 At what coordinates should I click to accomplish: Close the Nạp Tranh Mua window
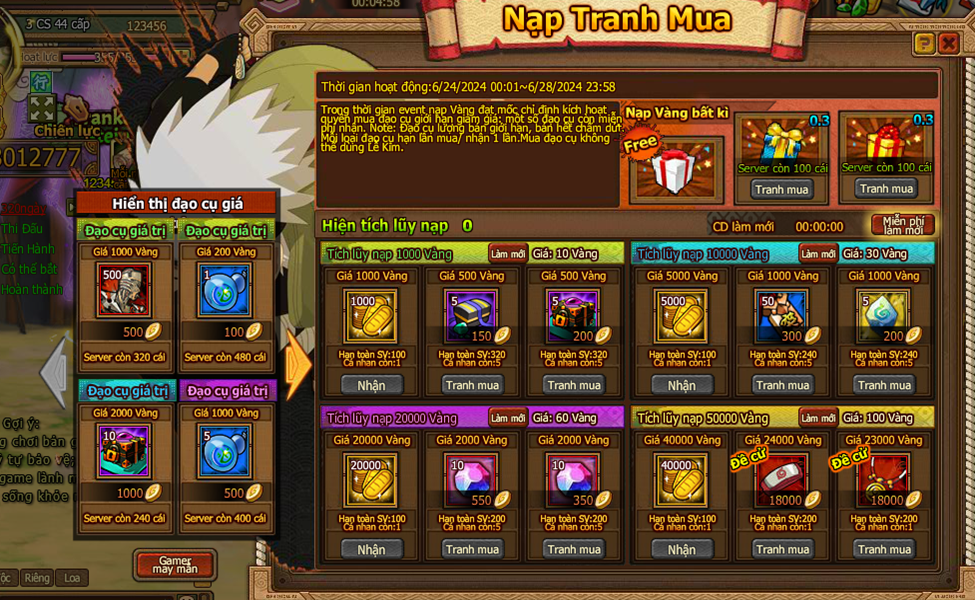[x=948, y=43]
